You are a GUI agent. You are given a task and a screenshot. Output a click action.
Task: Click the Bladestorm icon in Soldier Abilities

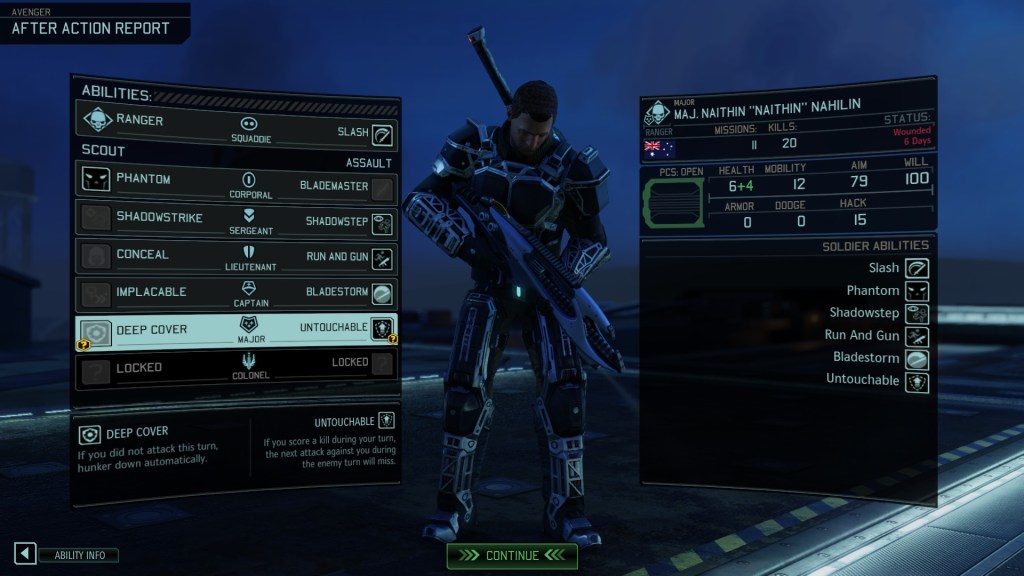pos(916,358)
